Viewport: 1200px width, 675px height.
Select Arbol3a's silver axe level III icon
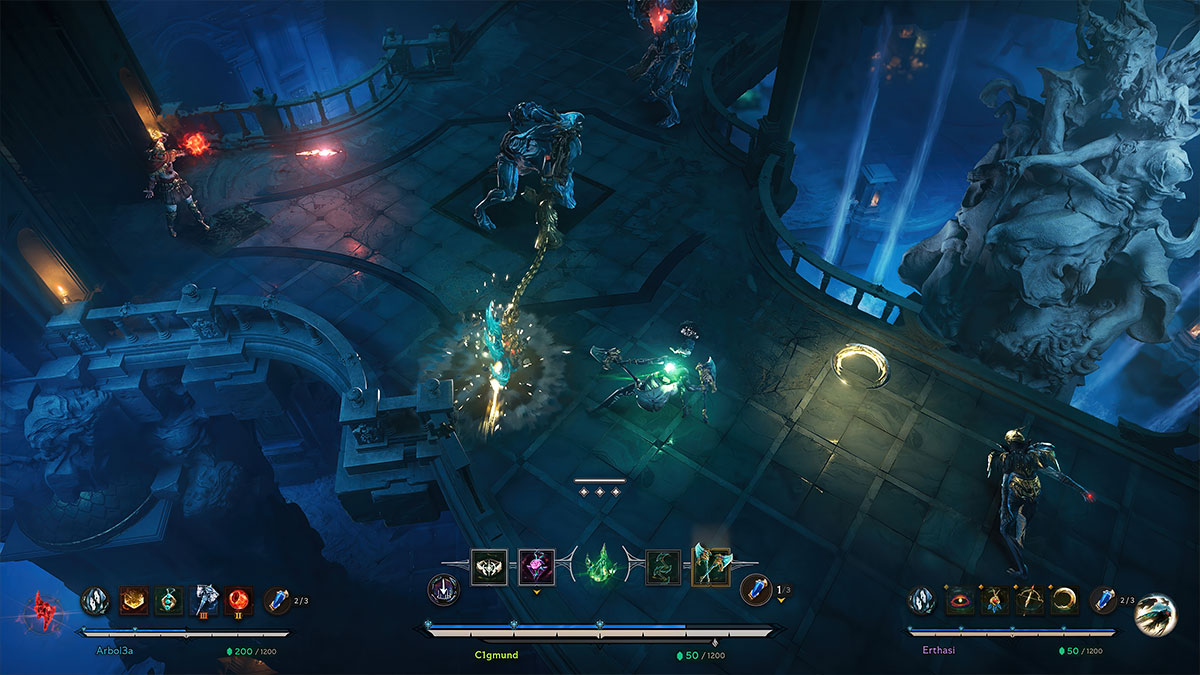(205, 600)
